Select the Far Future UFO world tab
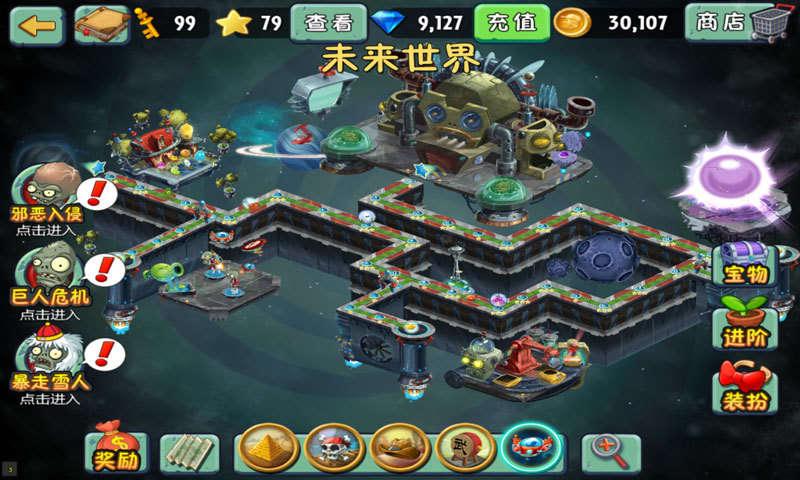Image resolution: width=800 pixels, height=480 pixels. tap(531, 448)
